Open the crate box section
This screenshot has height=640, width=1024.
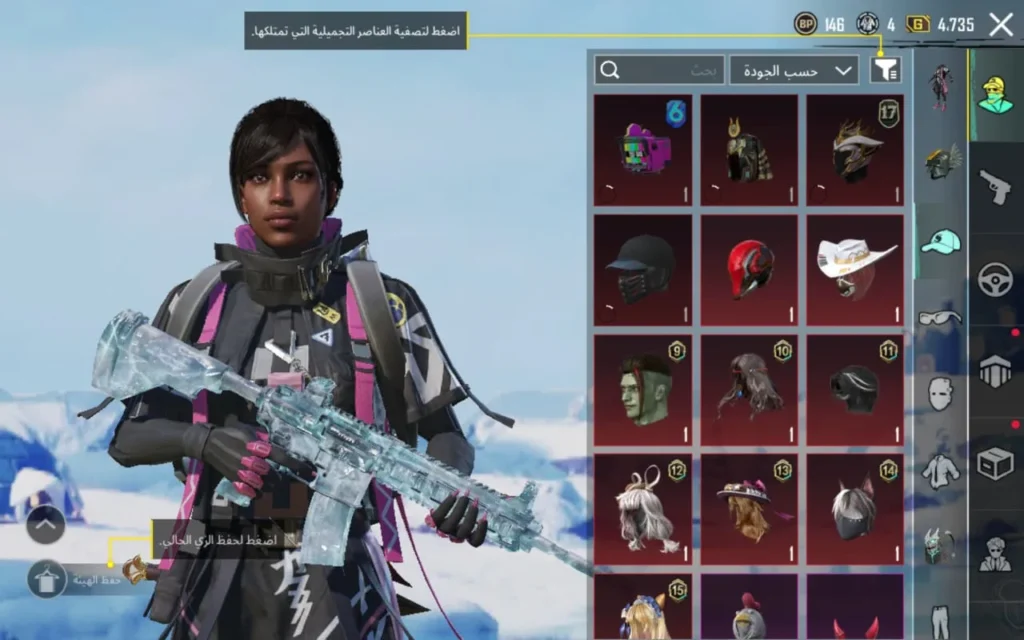point(996,463)
